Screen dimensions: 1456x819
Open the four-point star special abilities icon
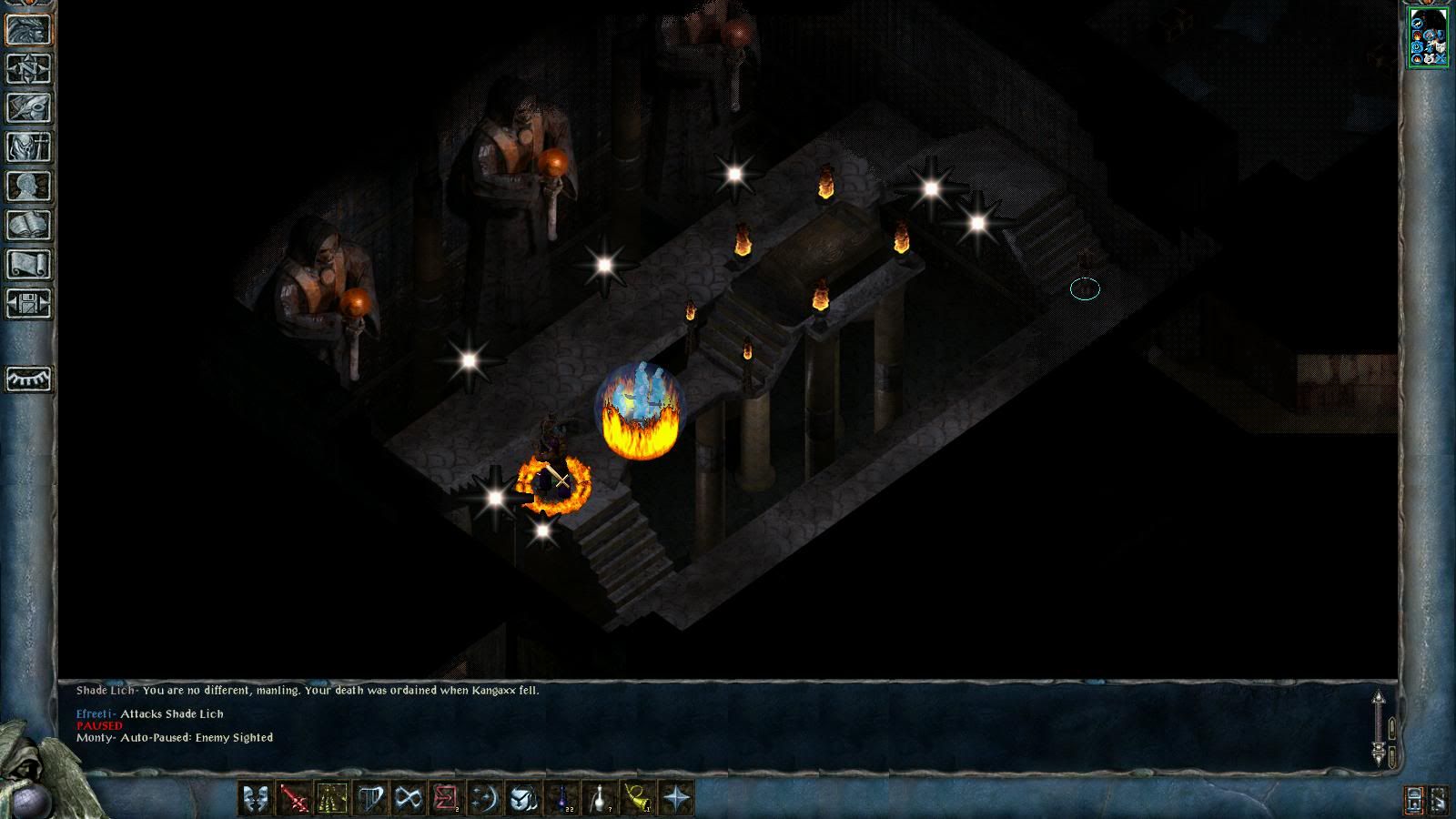pyautogui.click(x=676, y=799)
